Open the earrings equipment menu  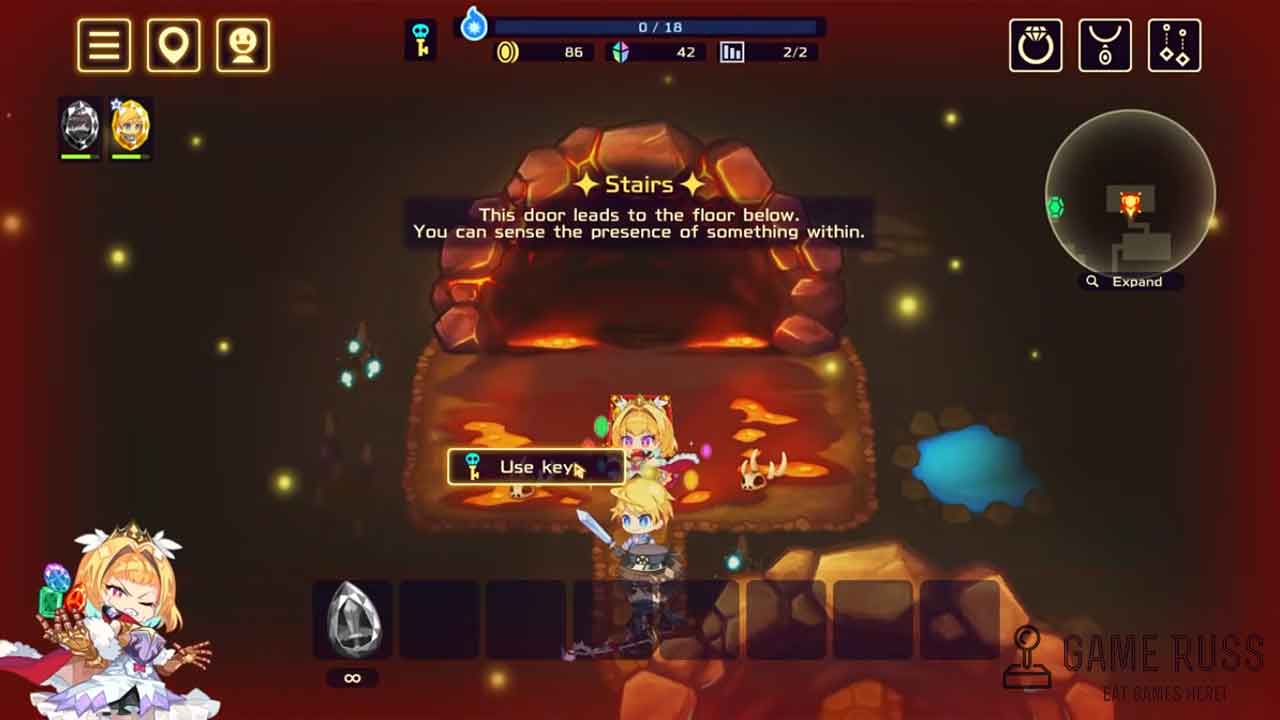1174,45
